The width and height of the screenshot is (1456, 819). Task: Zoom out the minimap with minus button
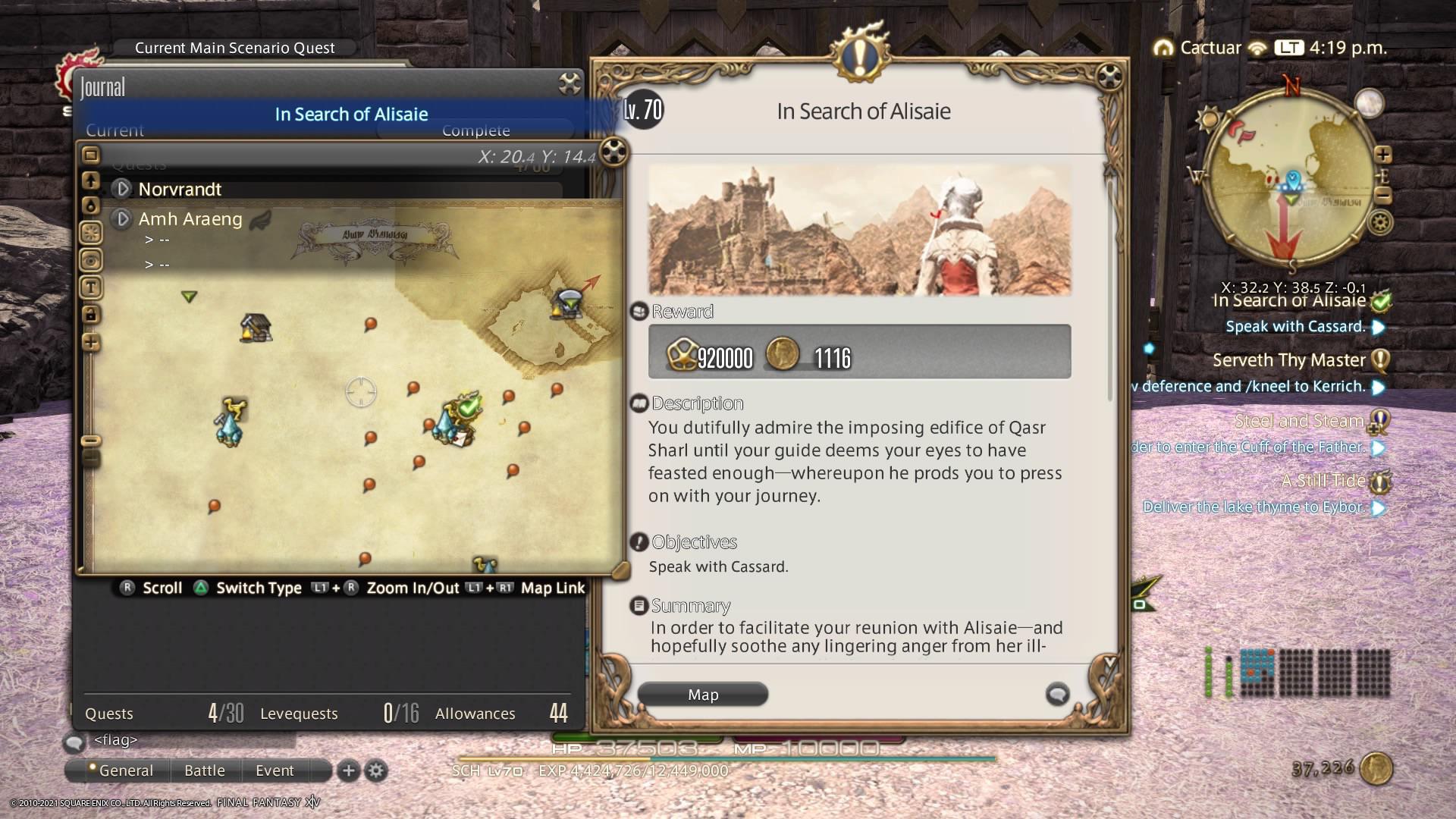coord(1383,196)
